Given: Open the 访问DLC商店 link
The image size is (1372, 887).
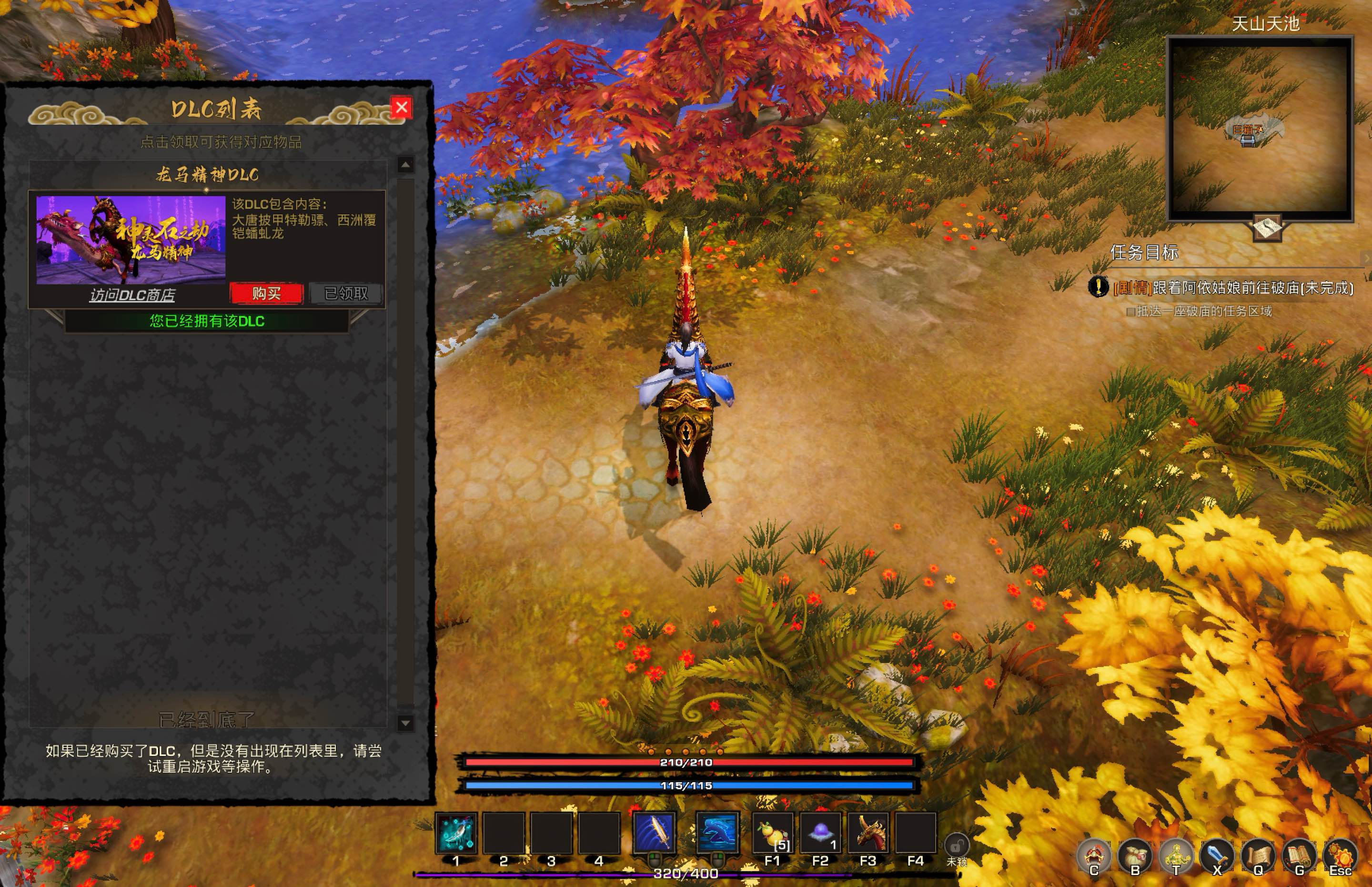Looking at the screenshot, I should [132, 295].
